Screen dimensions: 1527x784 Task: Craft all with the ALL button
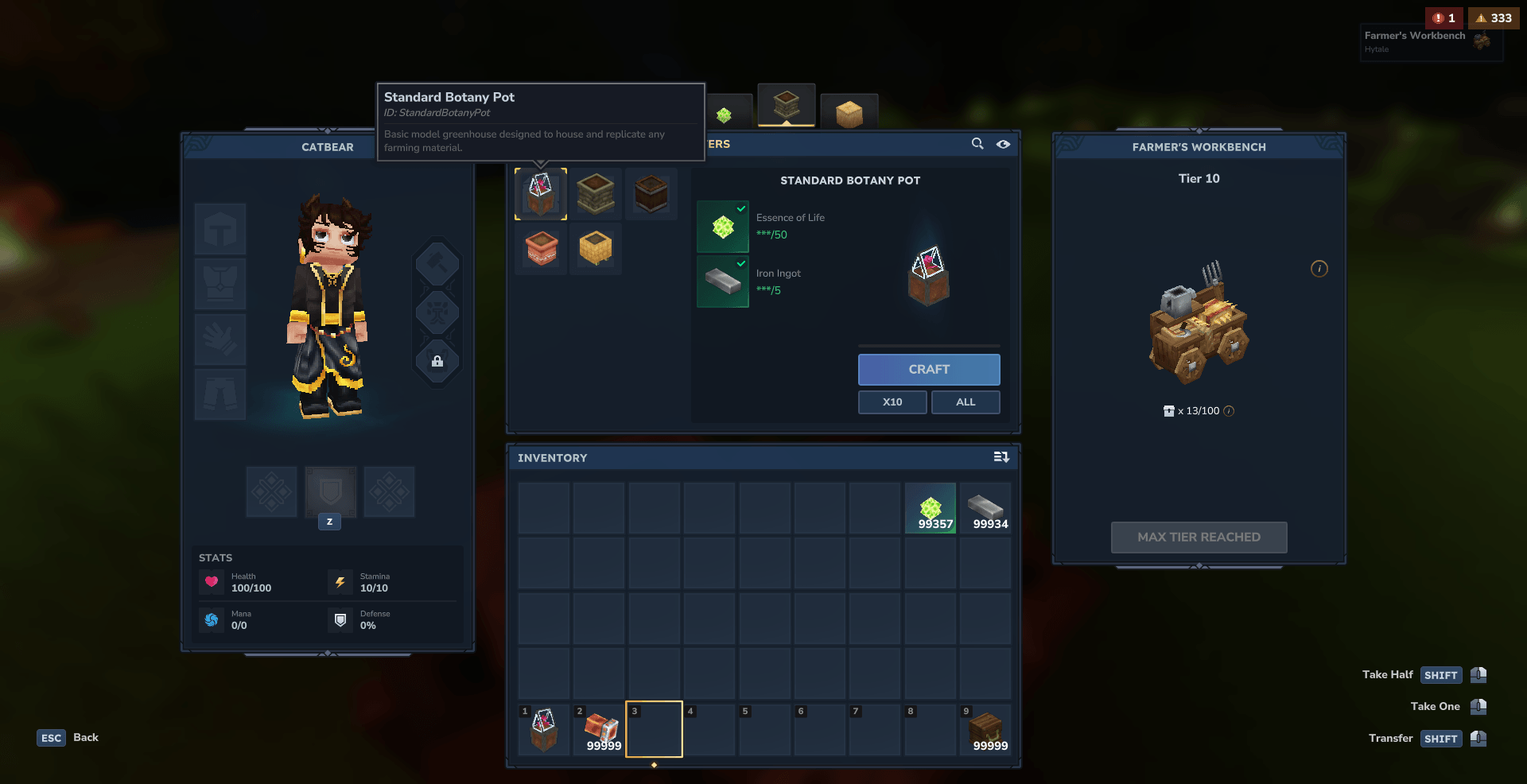point(965,402)
